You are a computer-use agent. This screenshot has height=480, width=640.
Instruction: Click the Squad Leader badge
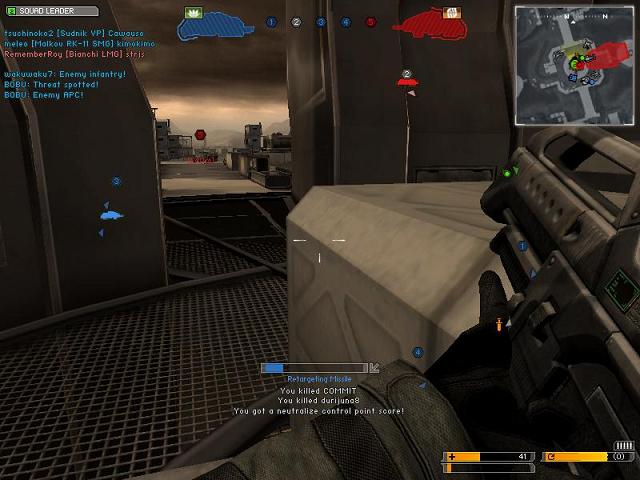52,11
